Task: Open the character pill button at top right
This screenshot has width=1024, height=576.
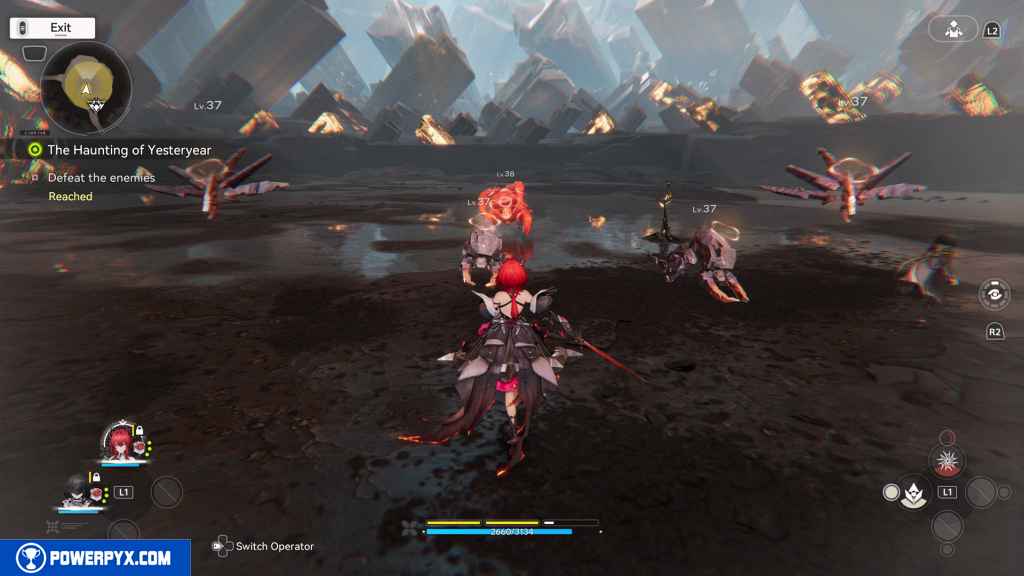Action: click(x=952, y=29)
